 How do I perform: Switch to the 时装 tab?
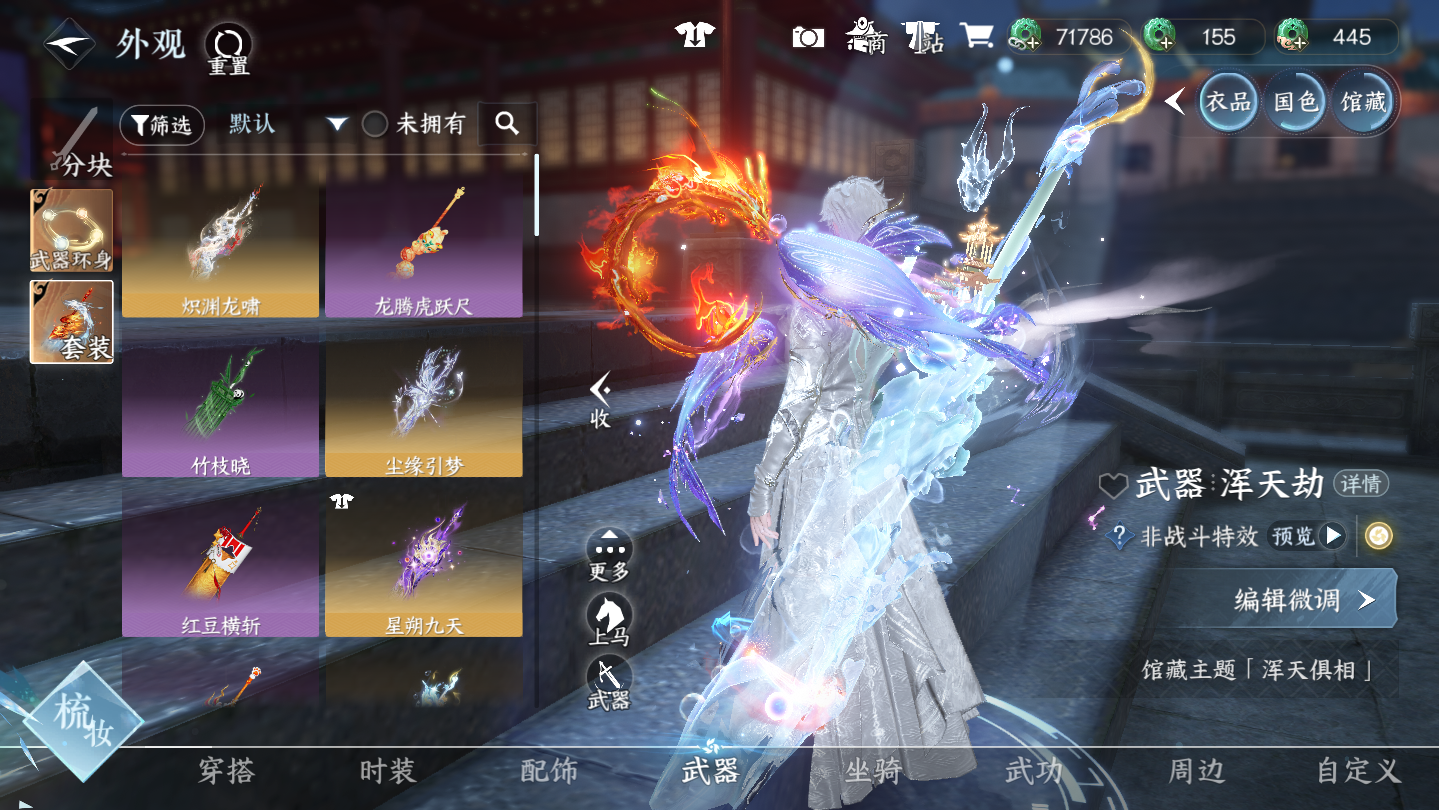pos(387,771)
